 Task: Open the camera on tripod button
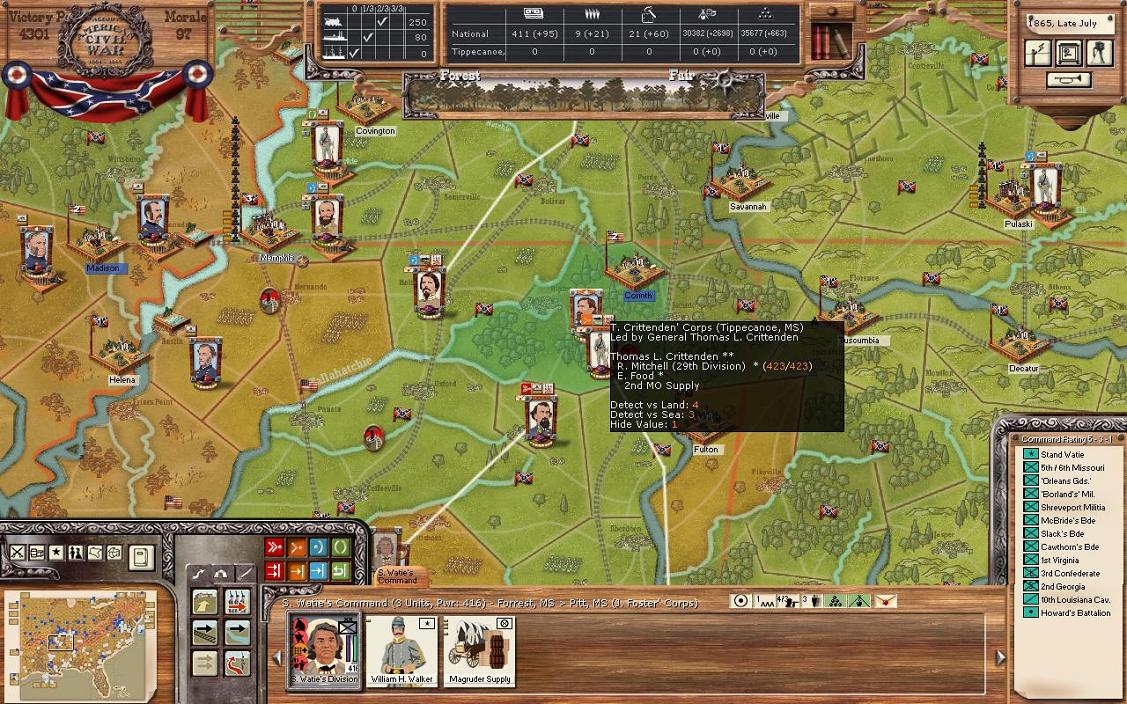[1099, 53]
